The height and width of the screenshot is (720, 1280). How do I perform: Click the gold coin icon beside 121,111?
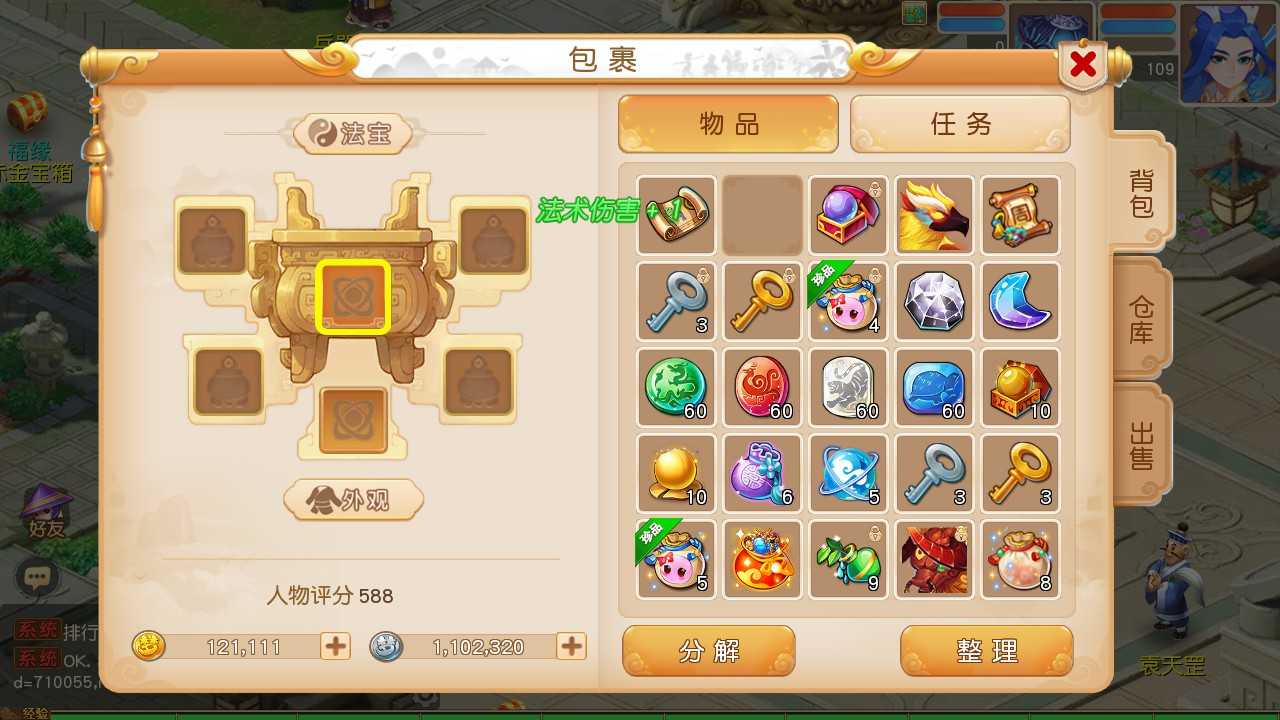tap(148, 647)
